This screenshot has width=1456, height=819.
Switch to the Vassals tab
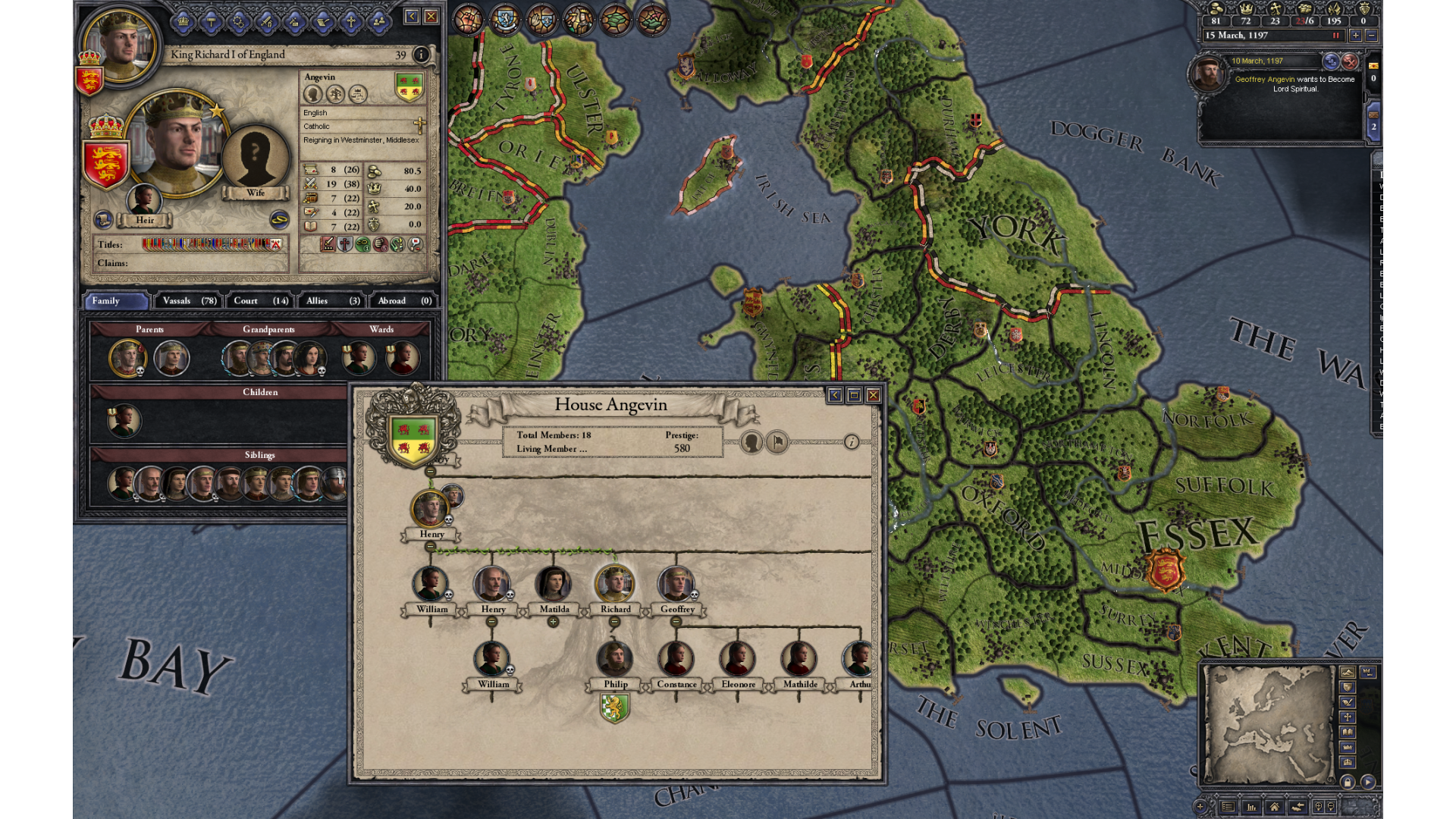tap(189, 301)
